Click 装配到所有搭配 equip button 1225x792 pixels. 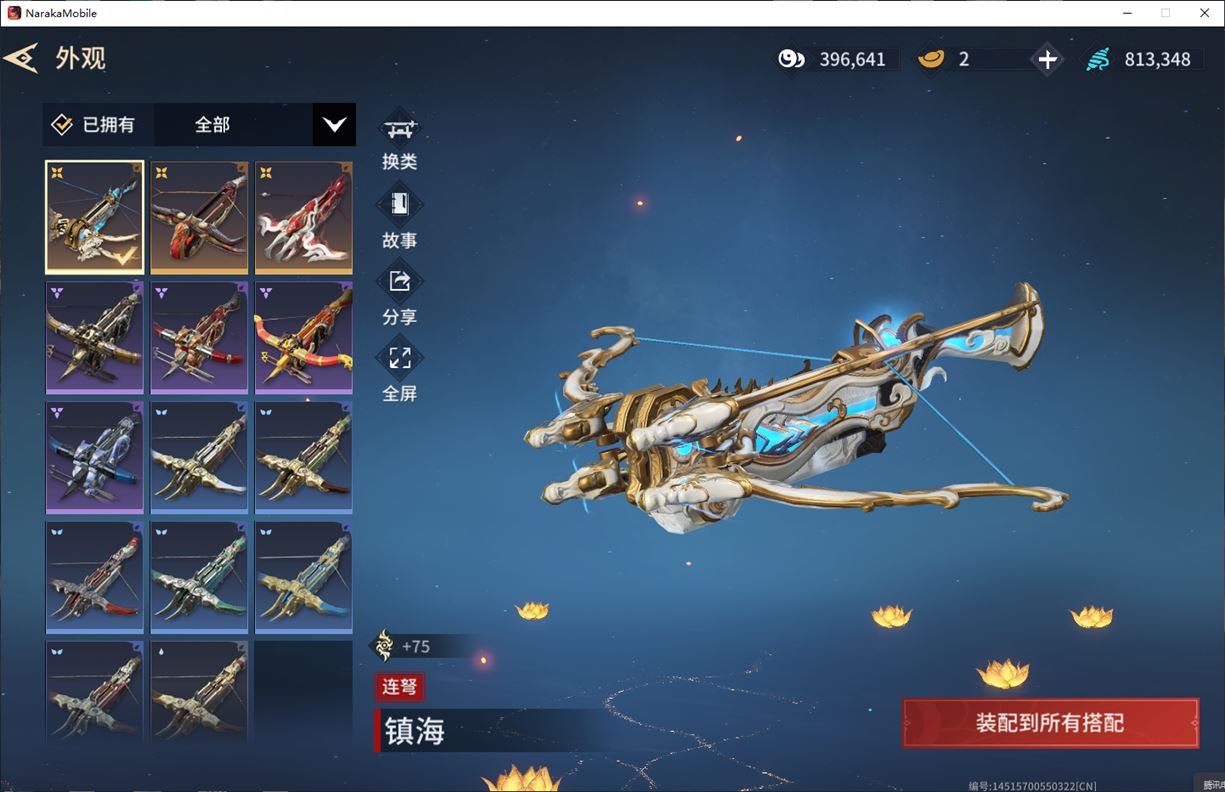[x=1050, y=722]
